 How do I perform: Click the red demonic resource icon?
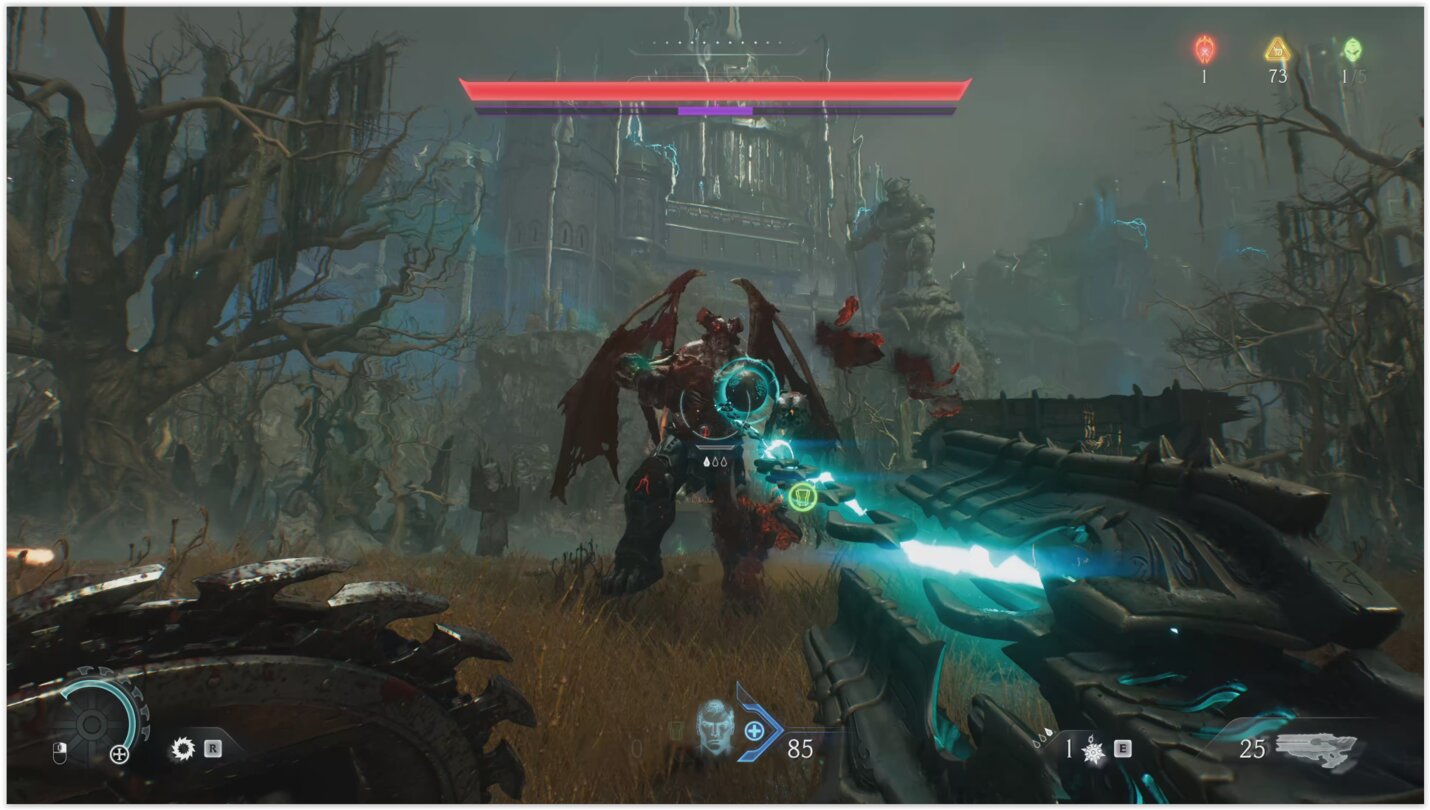1204,49
